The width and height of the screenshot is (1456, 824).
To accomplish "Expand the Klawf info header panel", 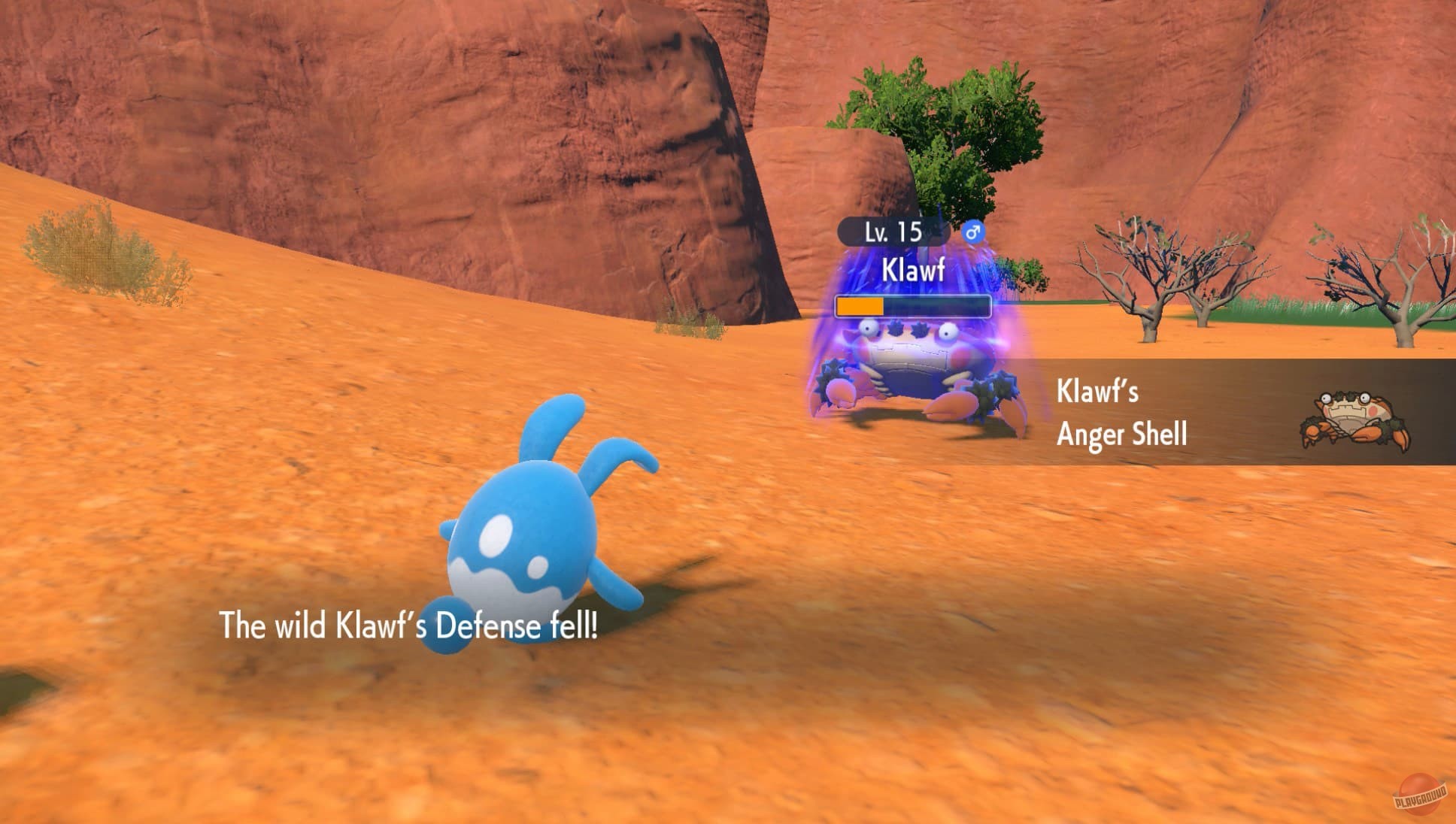I will point(912,263).
